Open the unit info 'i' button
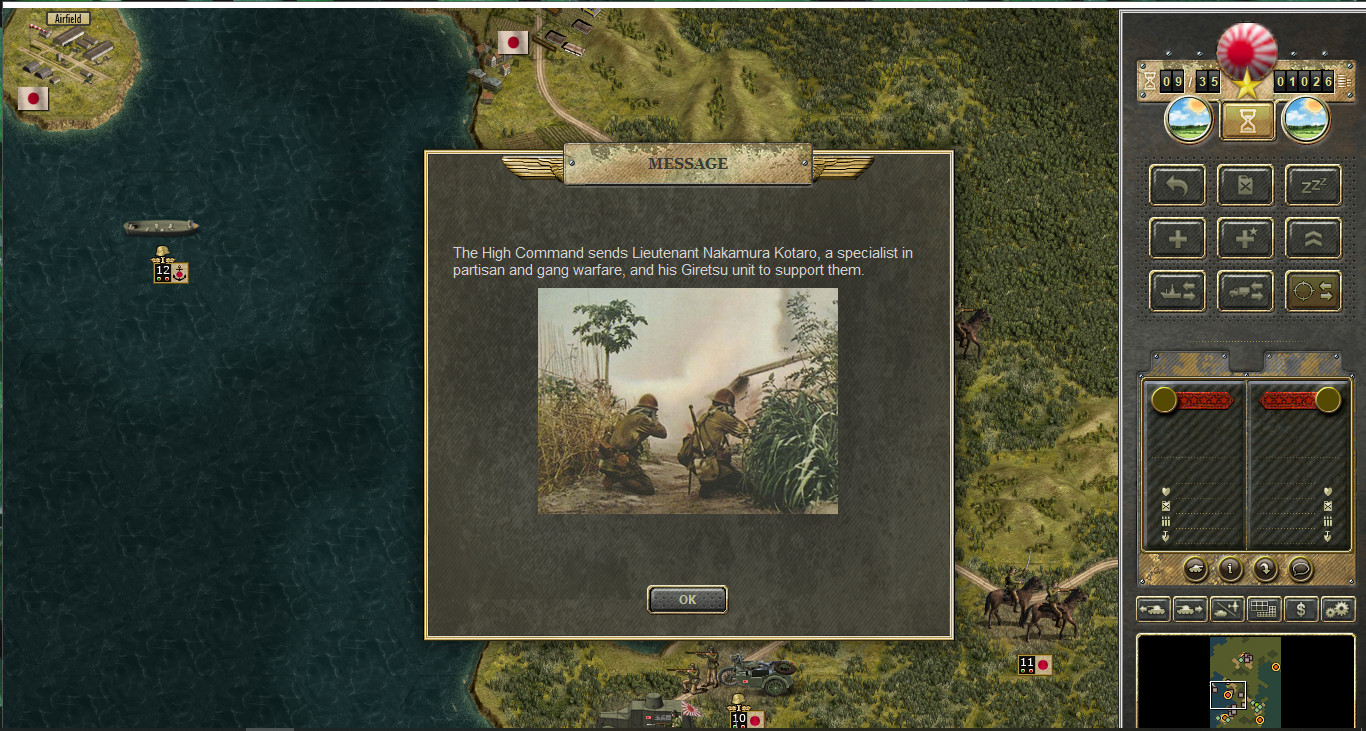The height and width of the screenshot is (731, 1366). click(x=1230, y=569)
